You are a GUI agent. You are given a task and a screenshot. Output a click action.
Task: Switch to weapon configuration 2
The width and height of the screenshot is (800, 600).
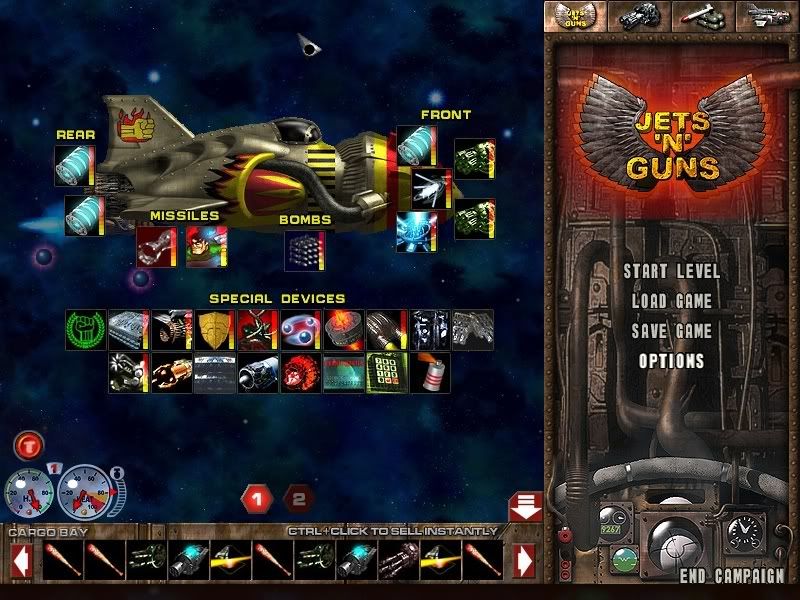tap(297, 497)
